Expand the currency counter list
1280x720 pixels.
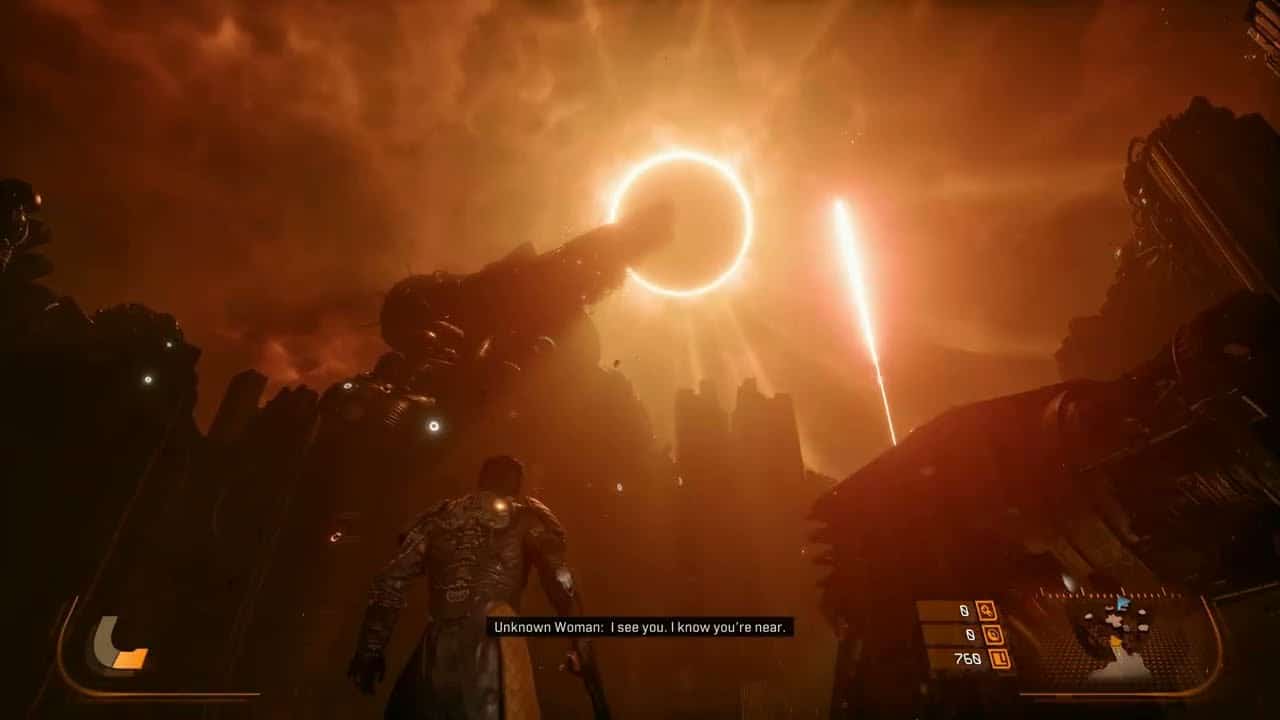[x=985, y=635]
